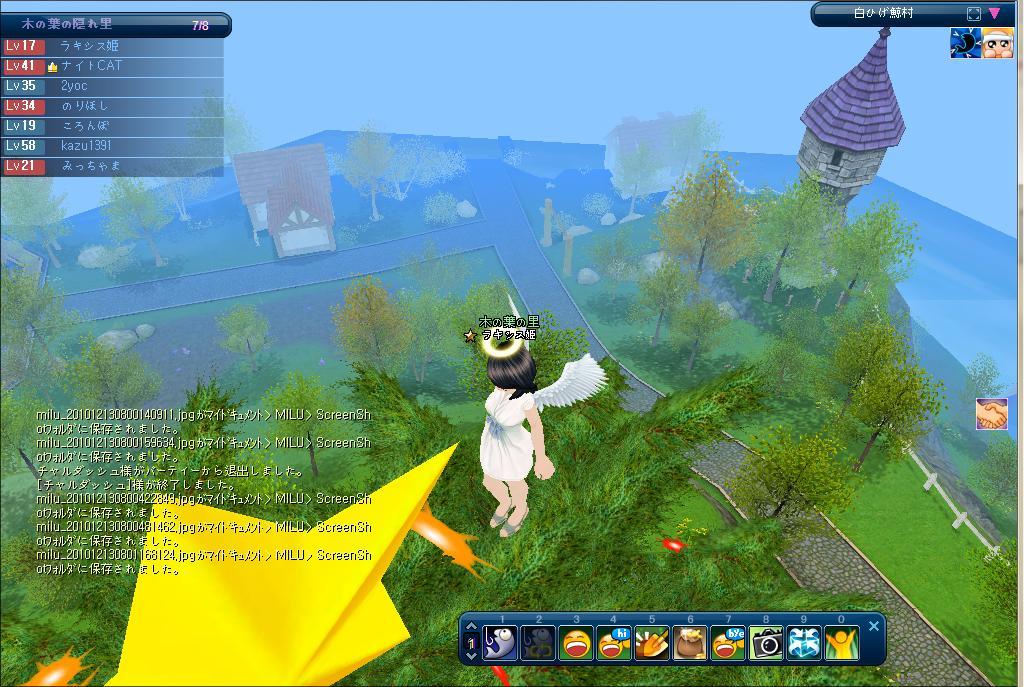Send the "hi" greeting emote
The width and height of the screenshot is (1024, 687).
click(614, 642)
